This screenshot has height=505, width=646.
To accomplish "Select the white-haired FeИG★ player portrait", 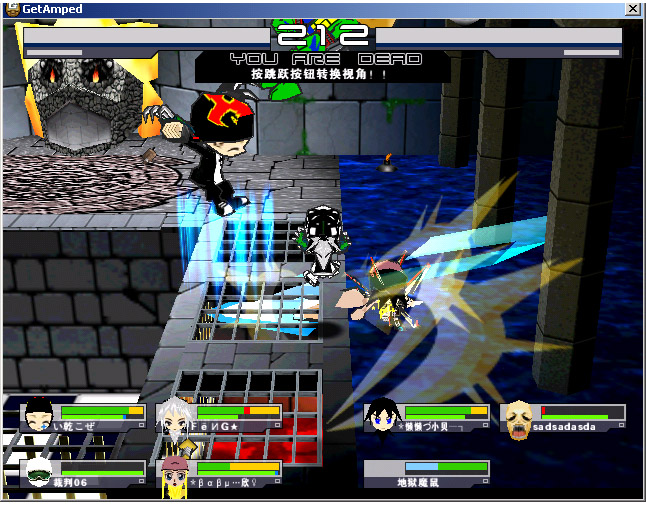I will point(175,418).
